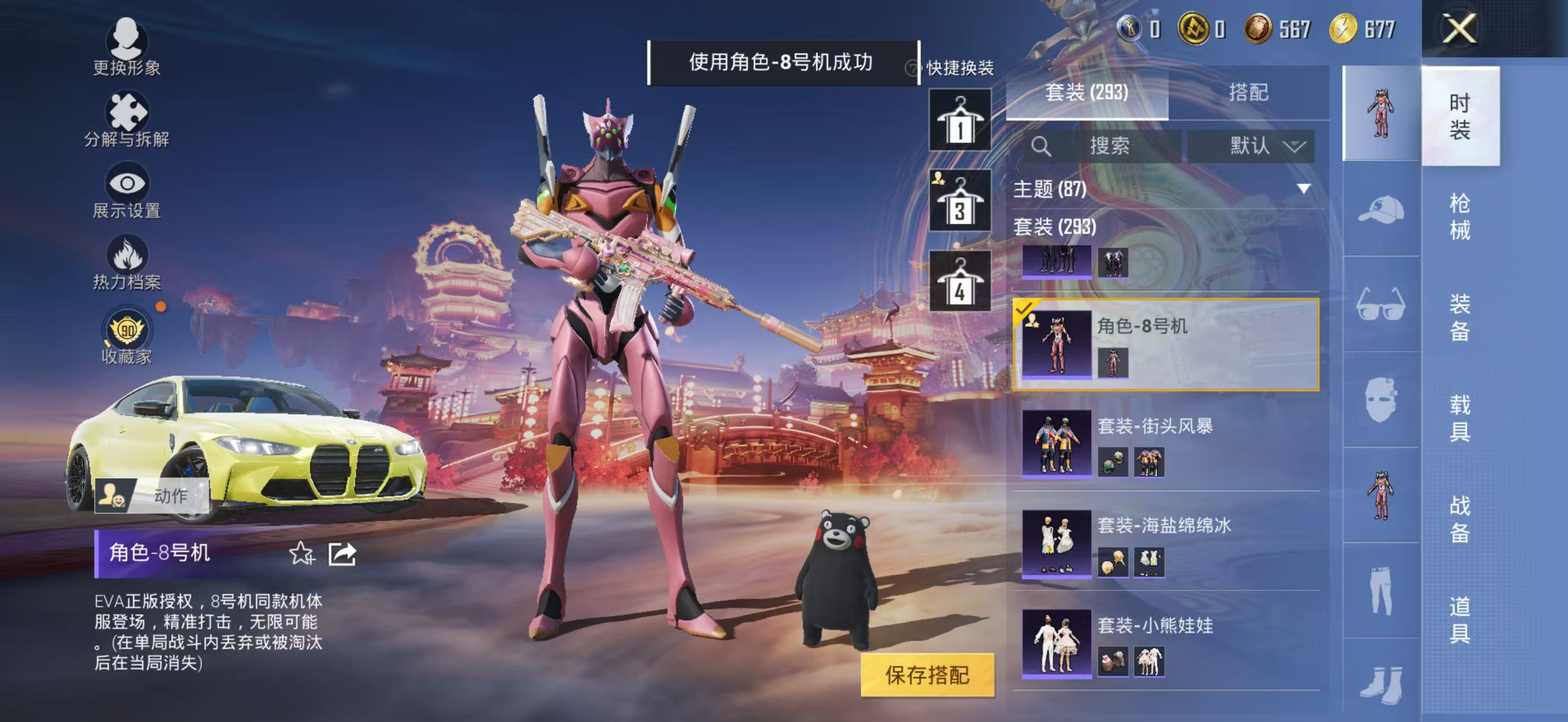Select the hat category icon
This screenshot has height=722, width=1568.
point(1380,214)
